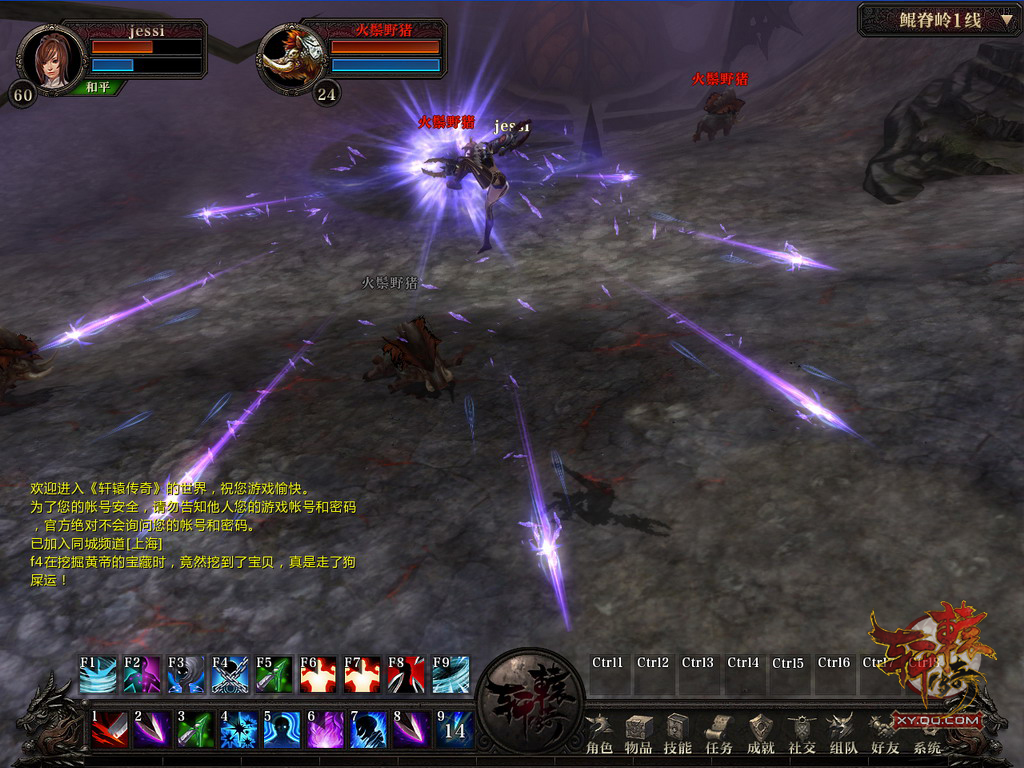Use the slot 9 item with count 14
This screenshot has width=1024, height=768.
click(454, 729)
